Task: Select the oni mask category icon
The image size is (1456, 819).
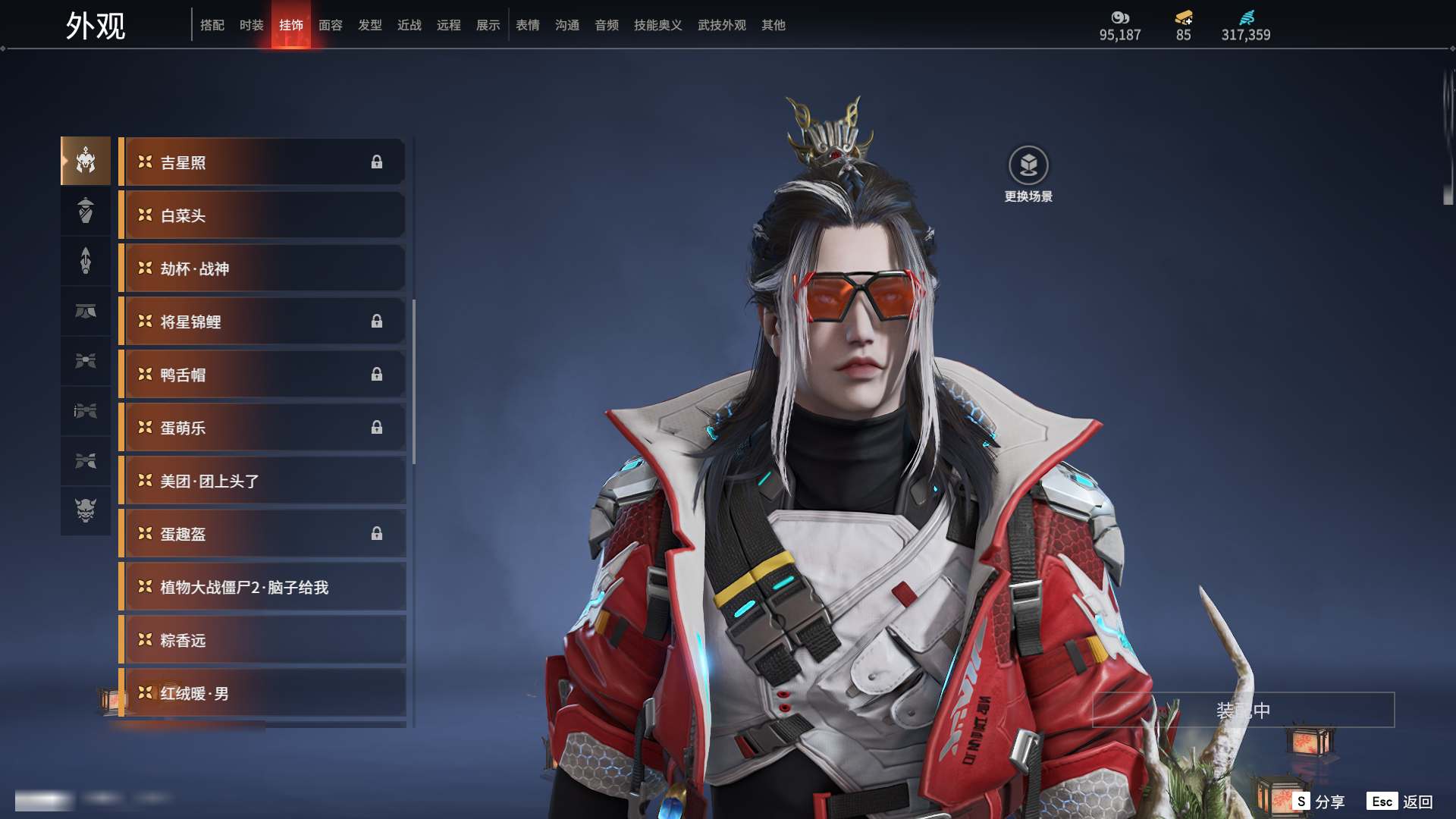Action: click(86, 510)
